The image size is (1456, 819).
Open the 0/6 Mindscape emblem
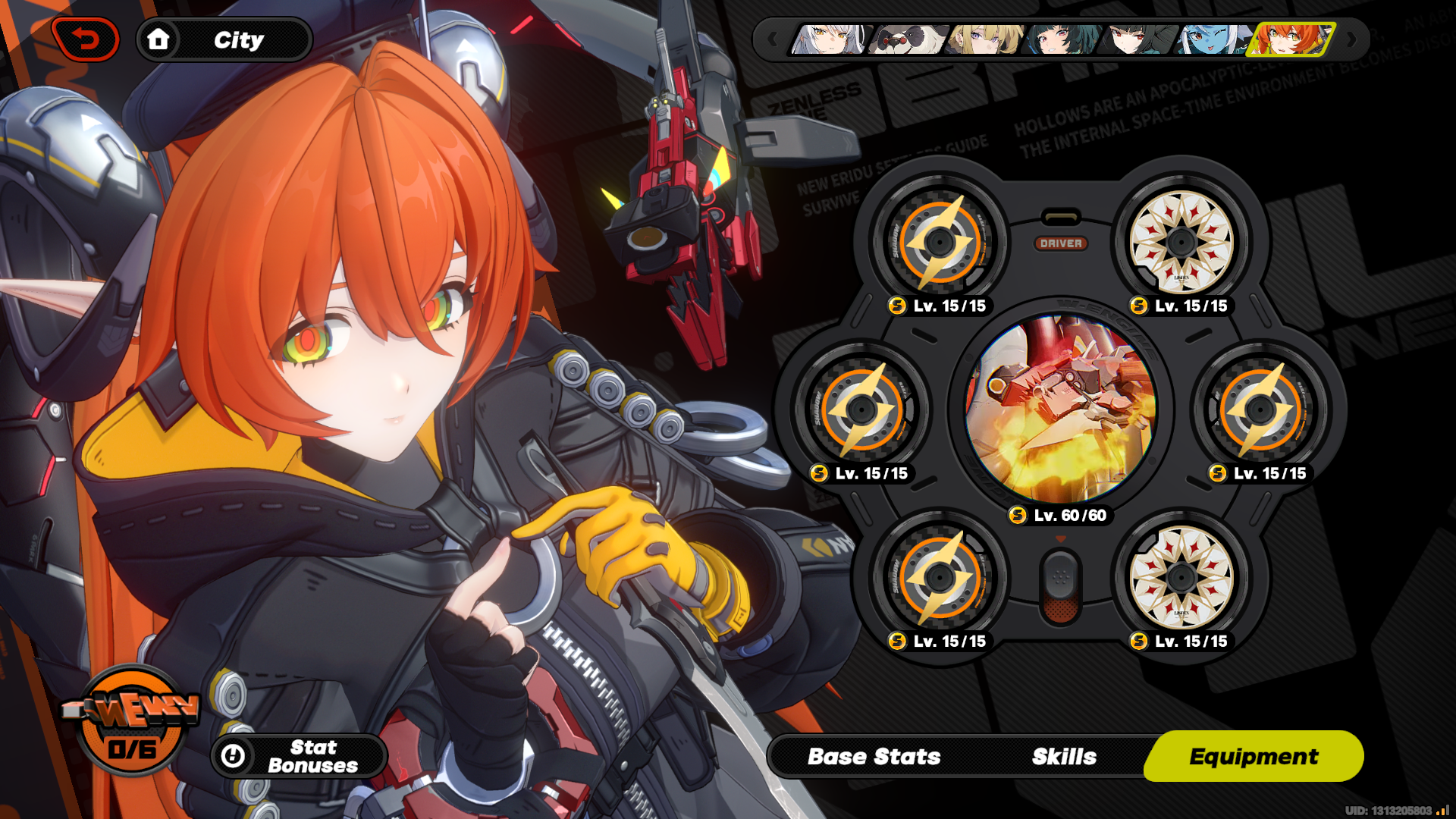click(132, 720)
